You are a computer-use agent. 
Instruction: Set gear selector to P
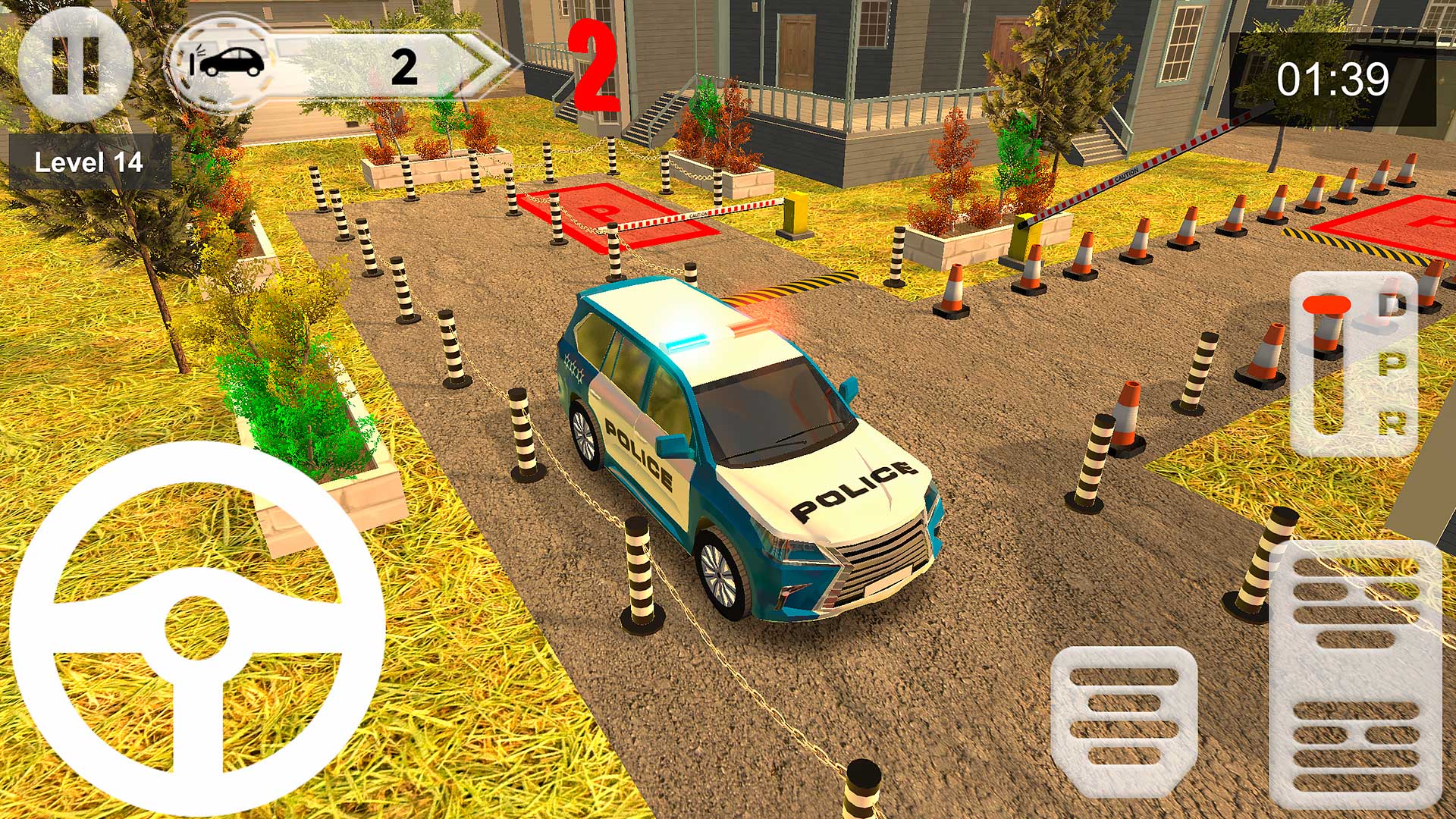1392,365
